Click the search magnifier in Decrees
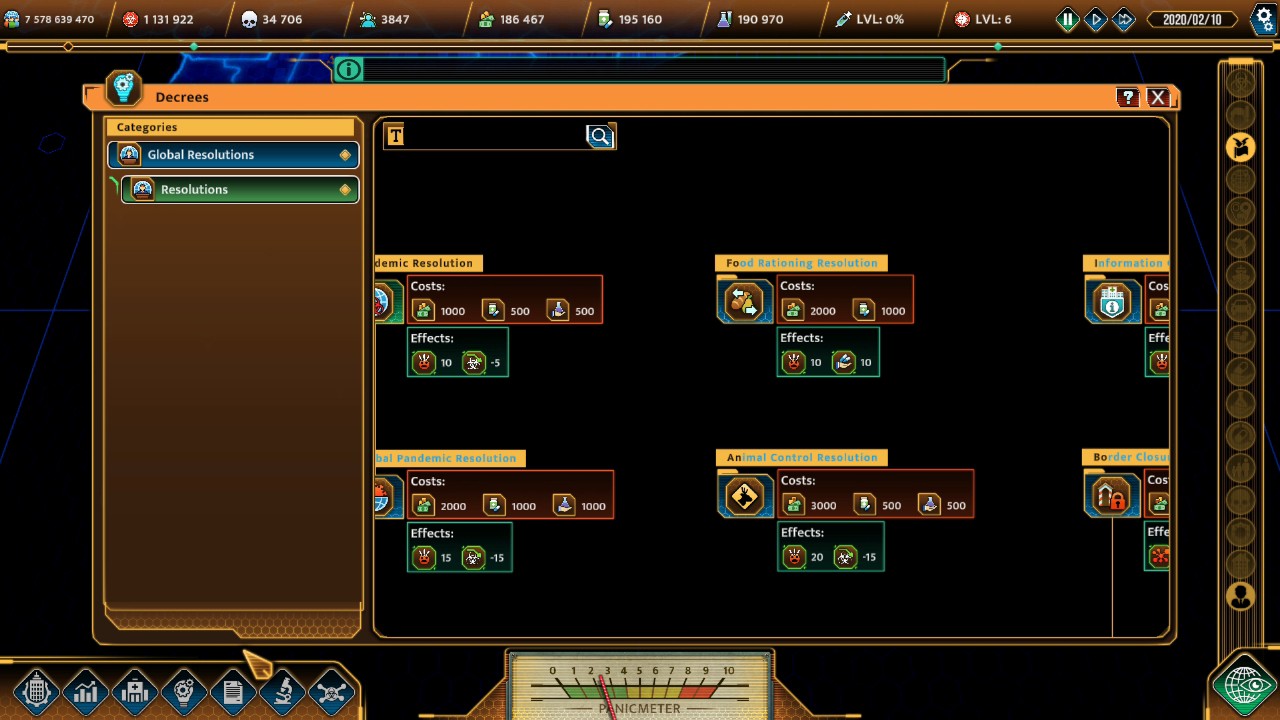The image size is (1280, 720). (599, 136)
